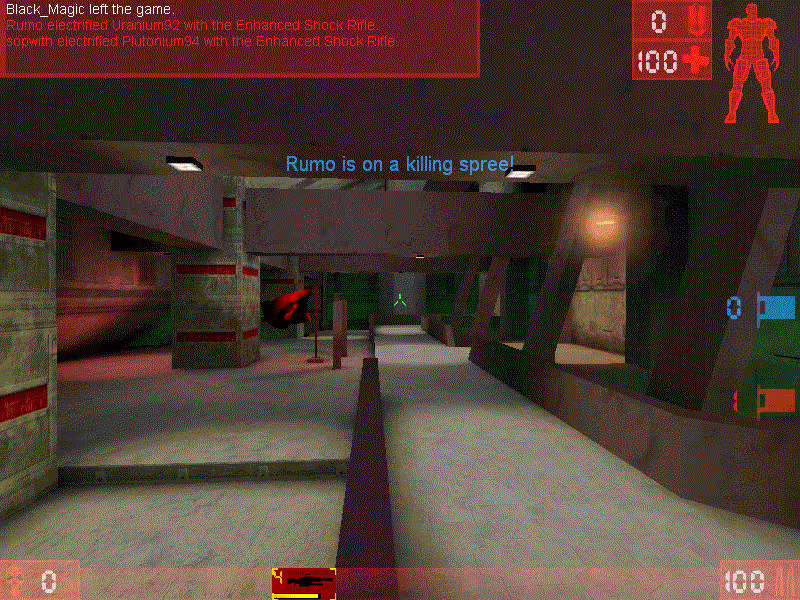Select the highlighted weapon slot in the weapon bar

(x=303, y=582)
